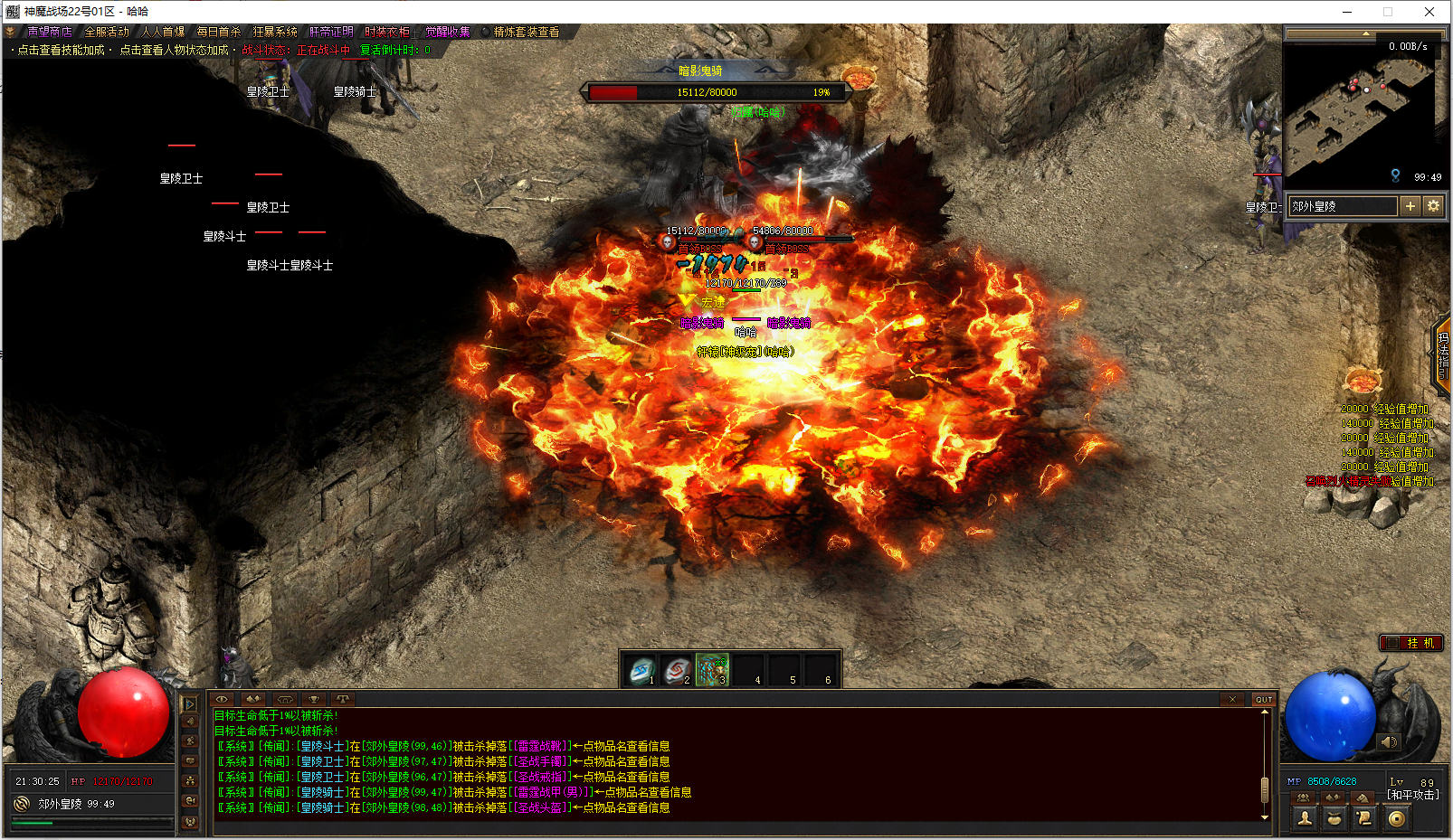This screenshot has height=840, width=1453.
Task: Open the character panel figure icon
Action: tap(1305, 818)
